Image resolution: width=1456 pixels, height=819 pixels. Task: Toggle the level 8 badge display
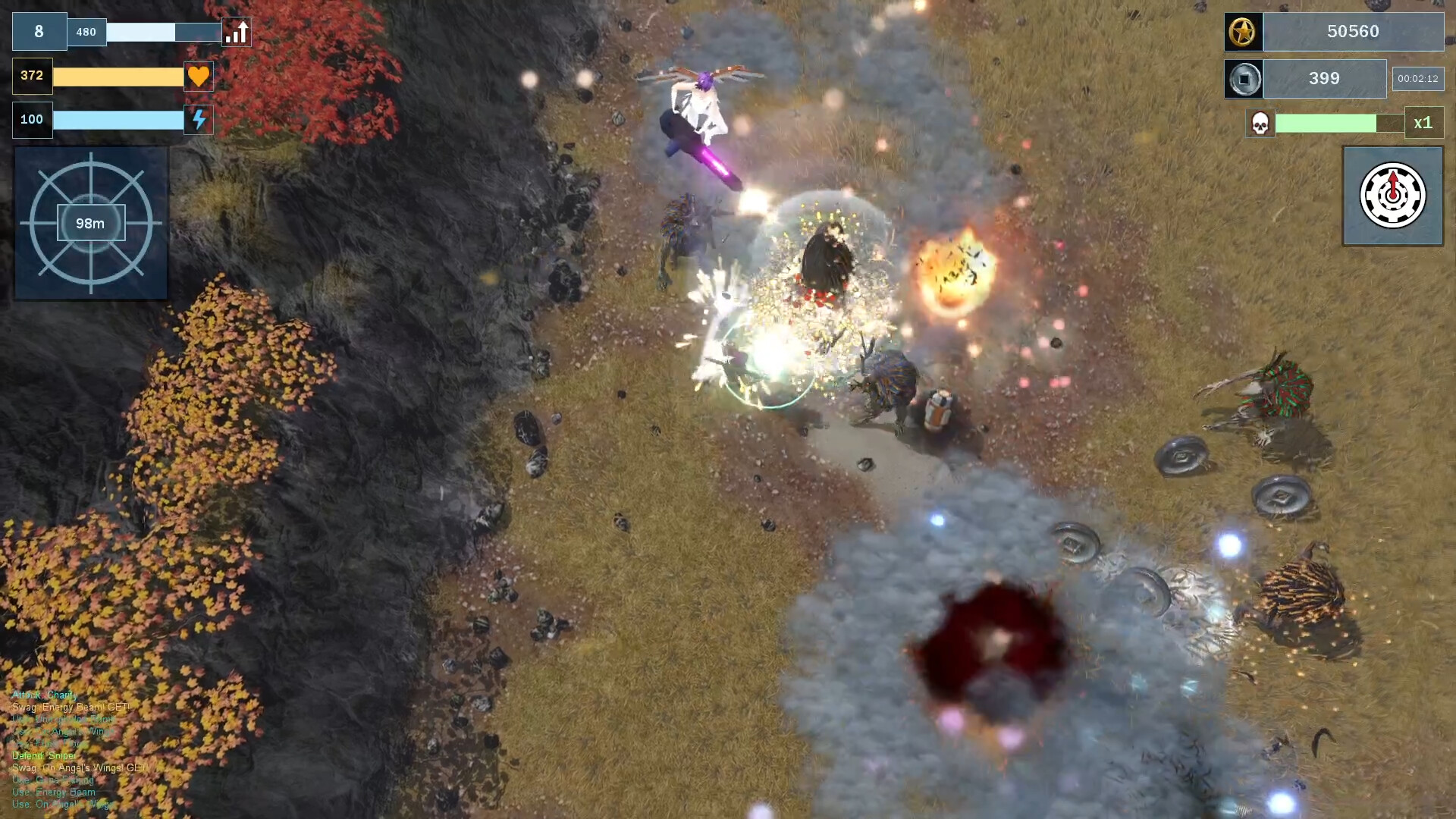[x=39, y=31]
